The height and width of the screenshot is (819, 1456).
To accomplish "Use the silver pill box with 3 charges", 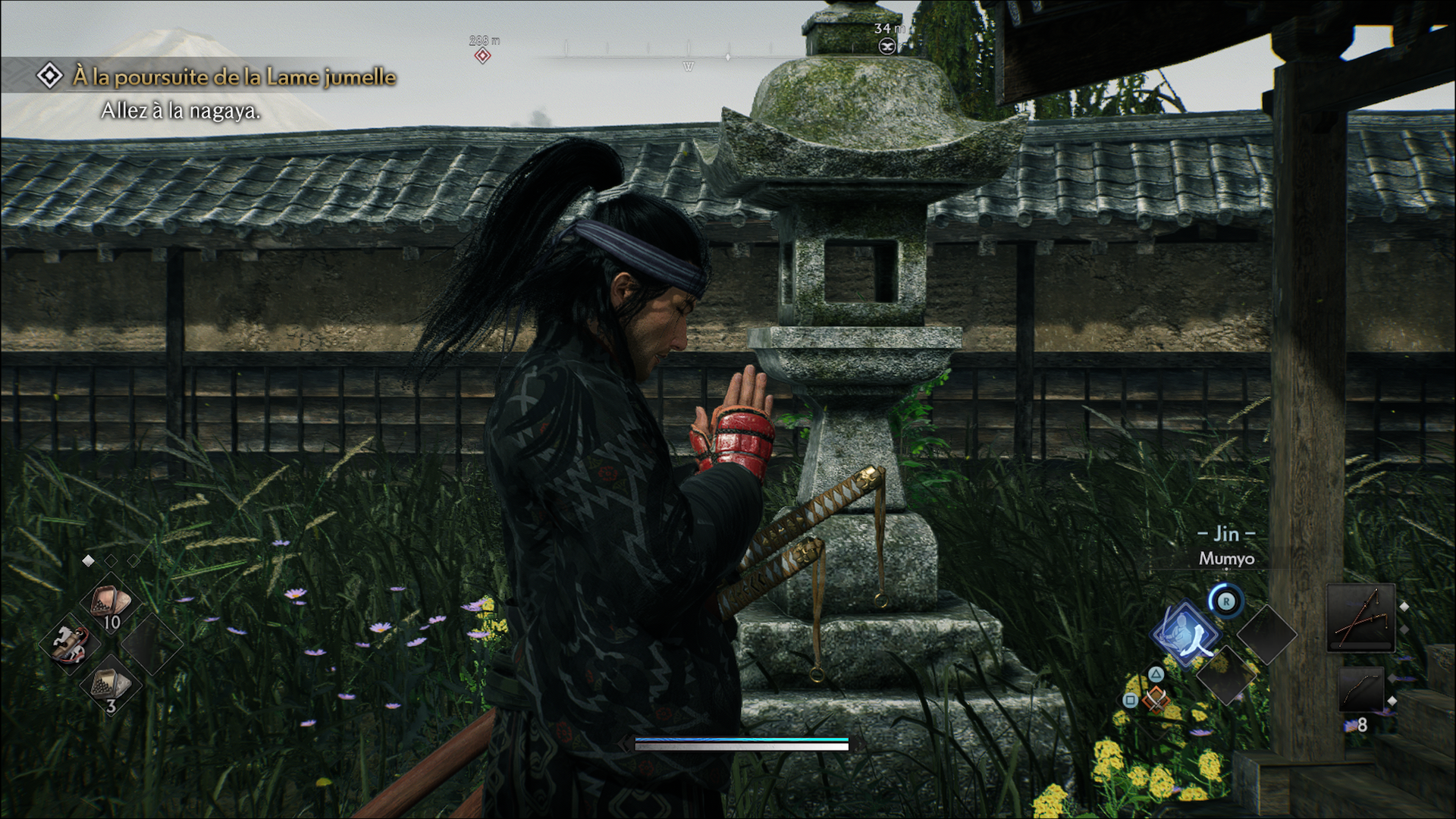I will (111, 685).
